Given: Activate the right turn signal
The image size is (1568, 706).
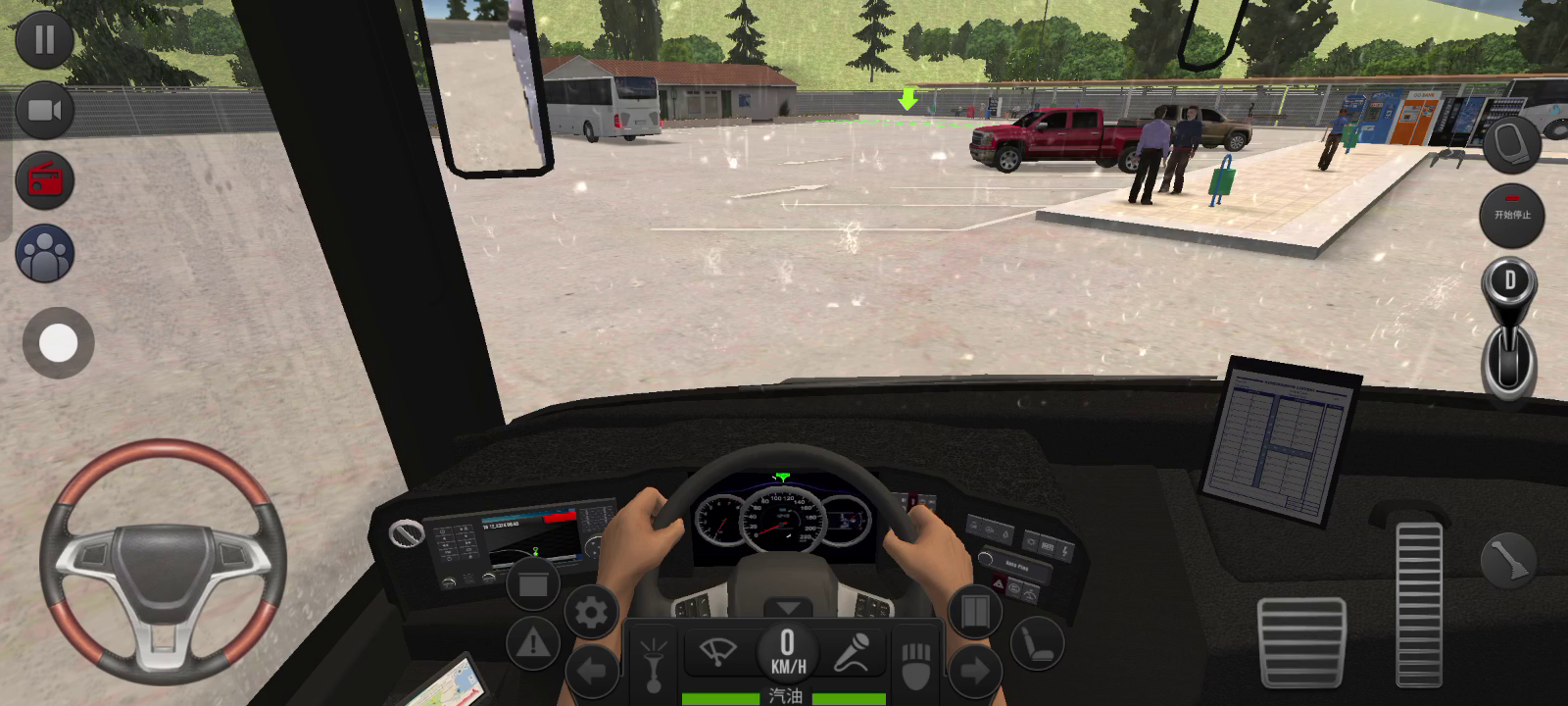Looking at the screenshot, I should pos(973,672).
